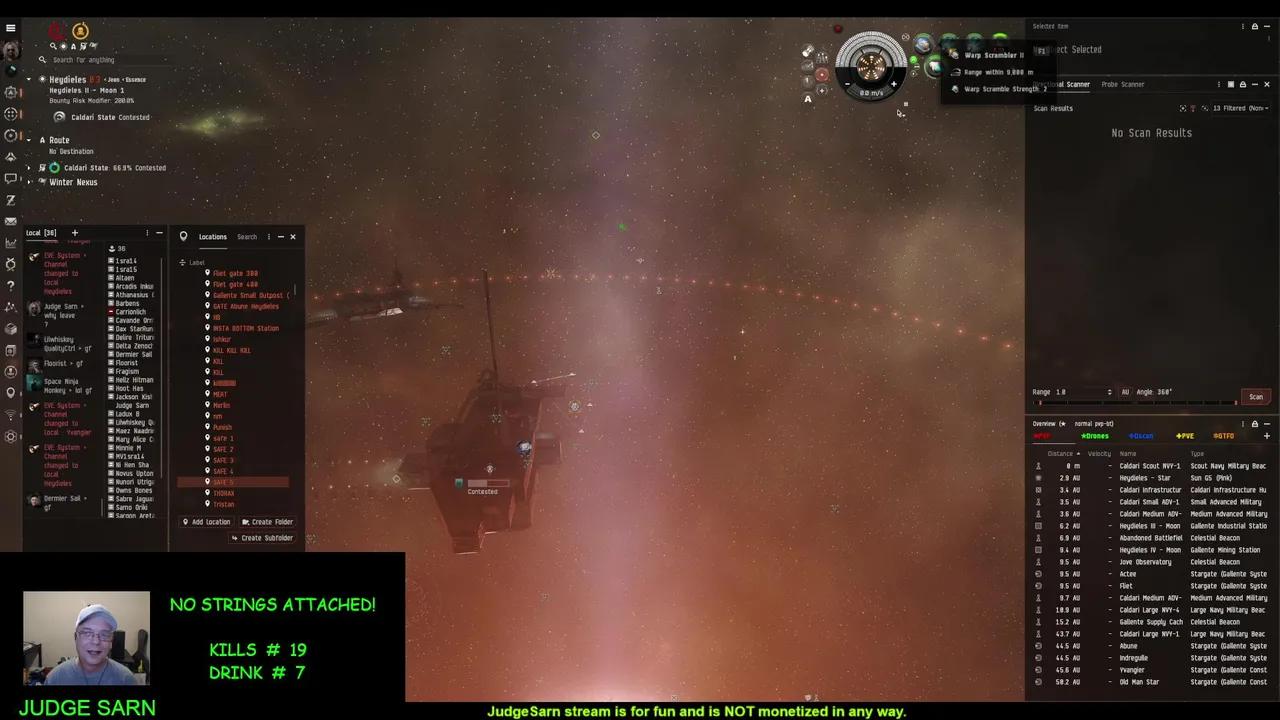The width and height of the screenshot is (1280, 720).
Task: Increase ship speed with the plus button
Action: (894, 85)
